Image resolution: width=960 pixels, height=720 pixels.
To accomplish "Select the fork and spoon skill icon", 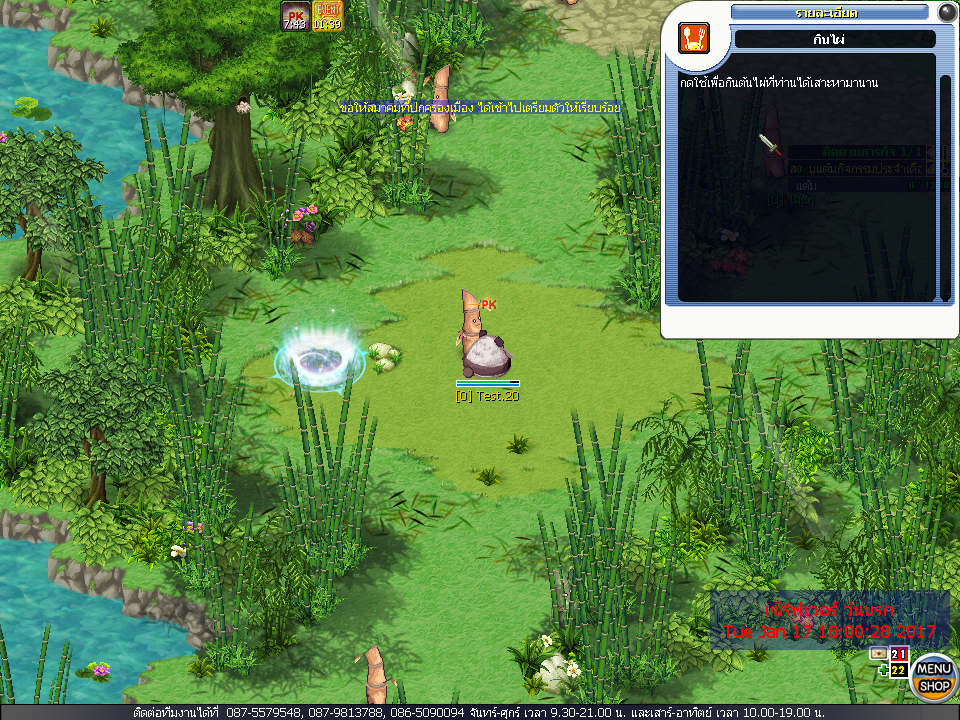I will 693,38.
